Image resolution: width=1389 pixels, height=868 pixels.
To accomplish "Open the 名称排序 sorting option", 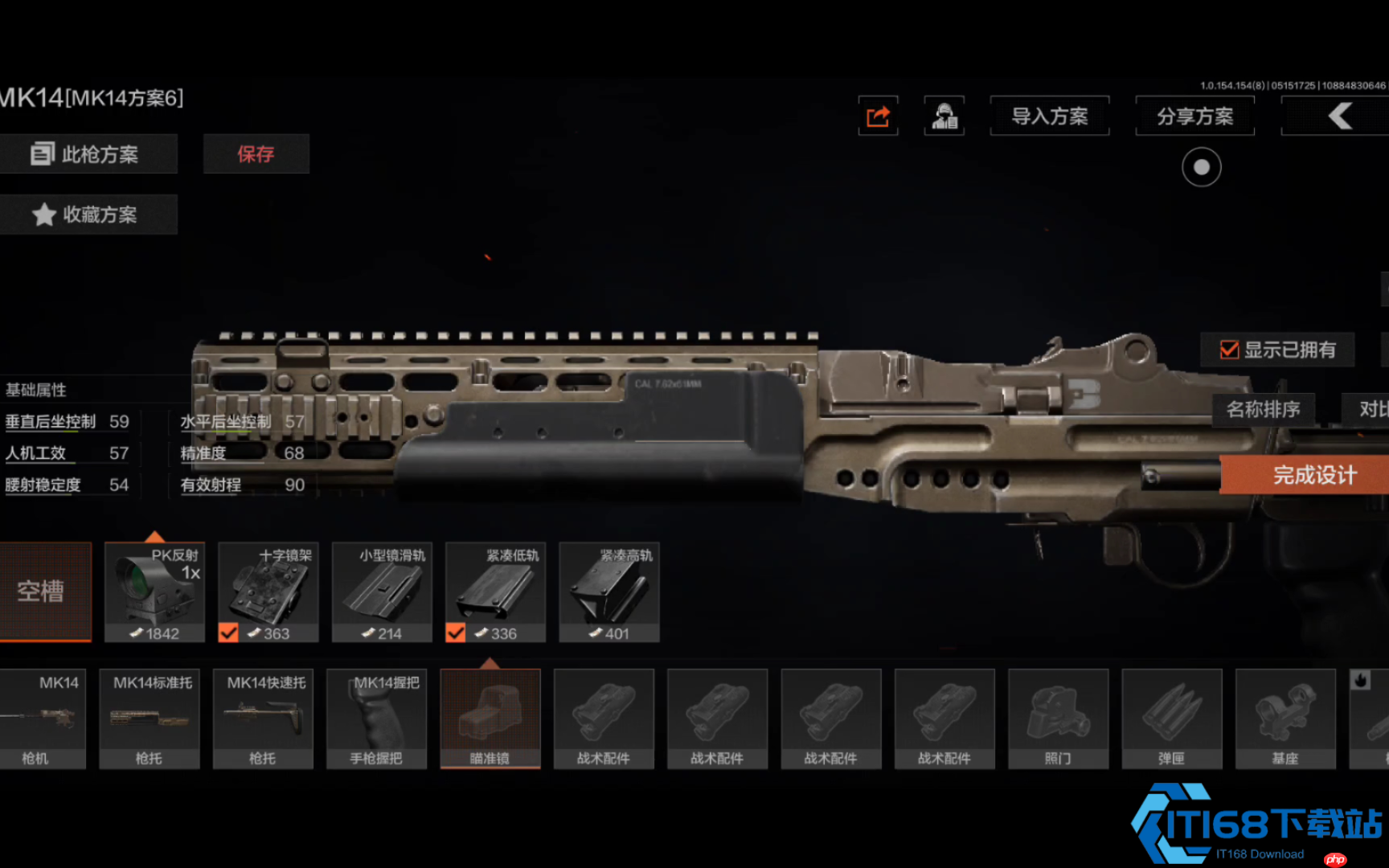I will pyautogui.click(x=1264, y=409).
